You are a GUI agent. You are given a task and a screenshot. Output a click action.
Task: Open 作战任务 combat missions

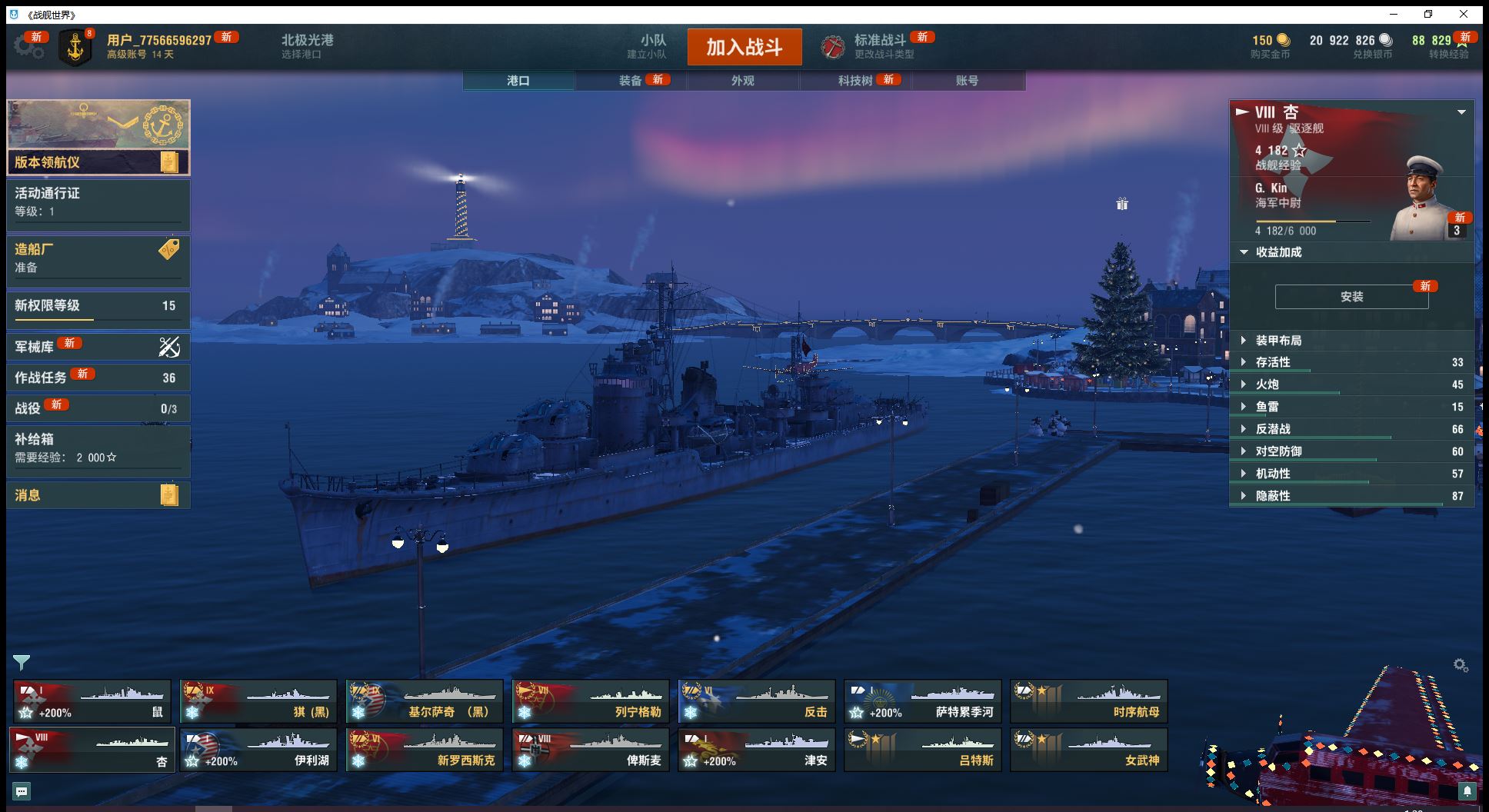98,378
